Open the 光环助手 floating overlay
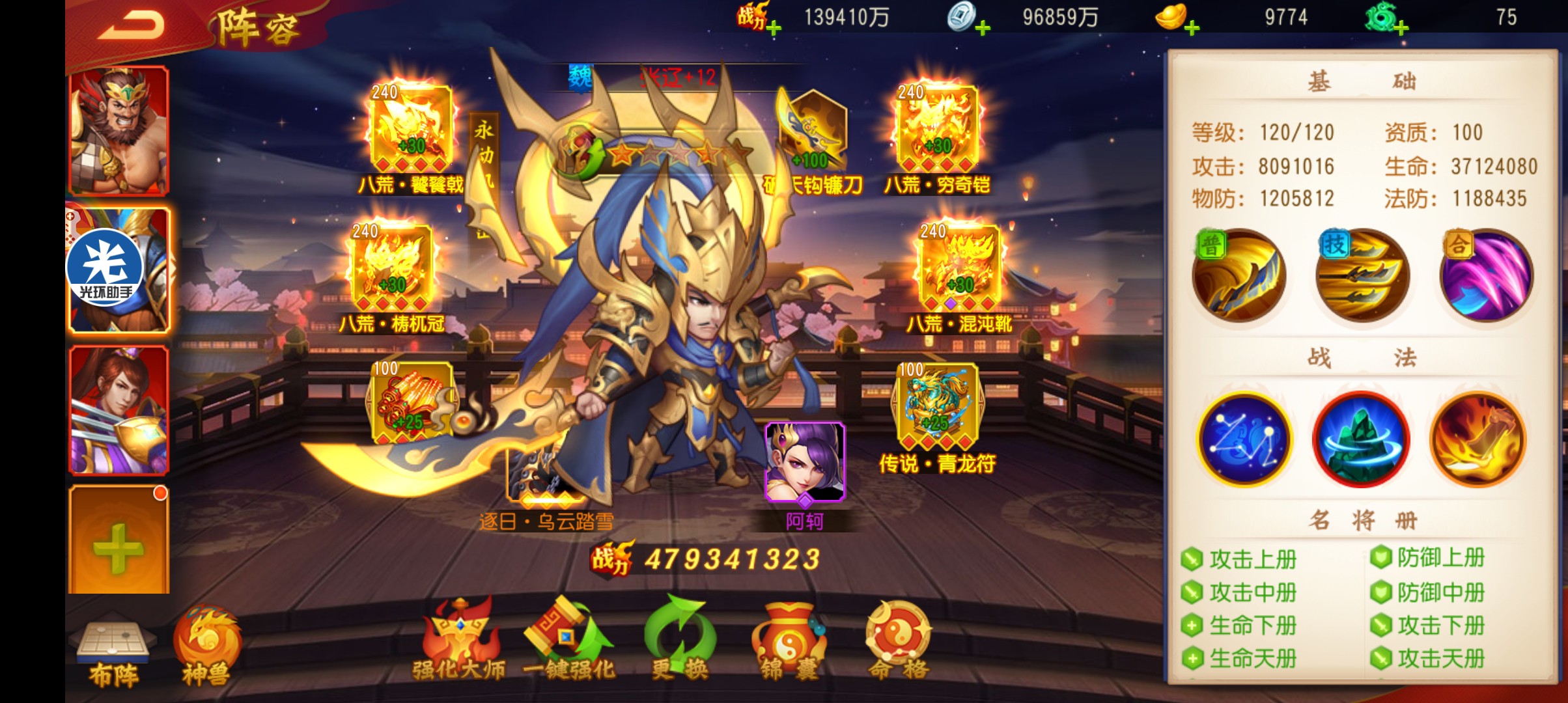 coord(105,268)
